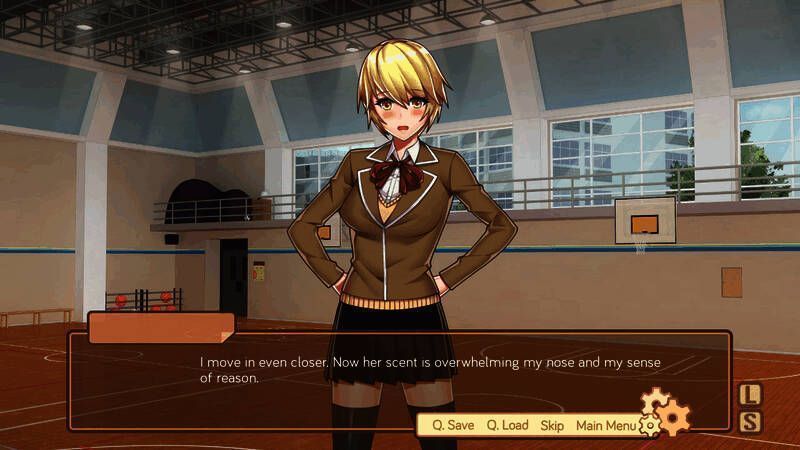This screenshot has width=800, height=450.
Task: Advance the dialogue text box
Action: (x=400, y=370)
